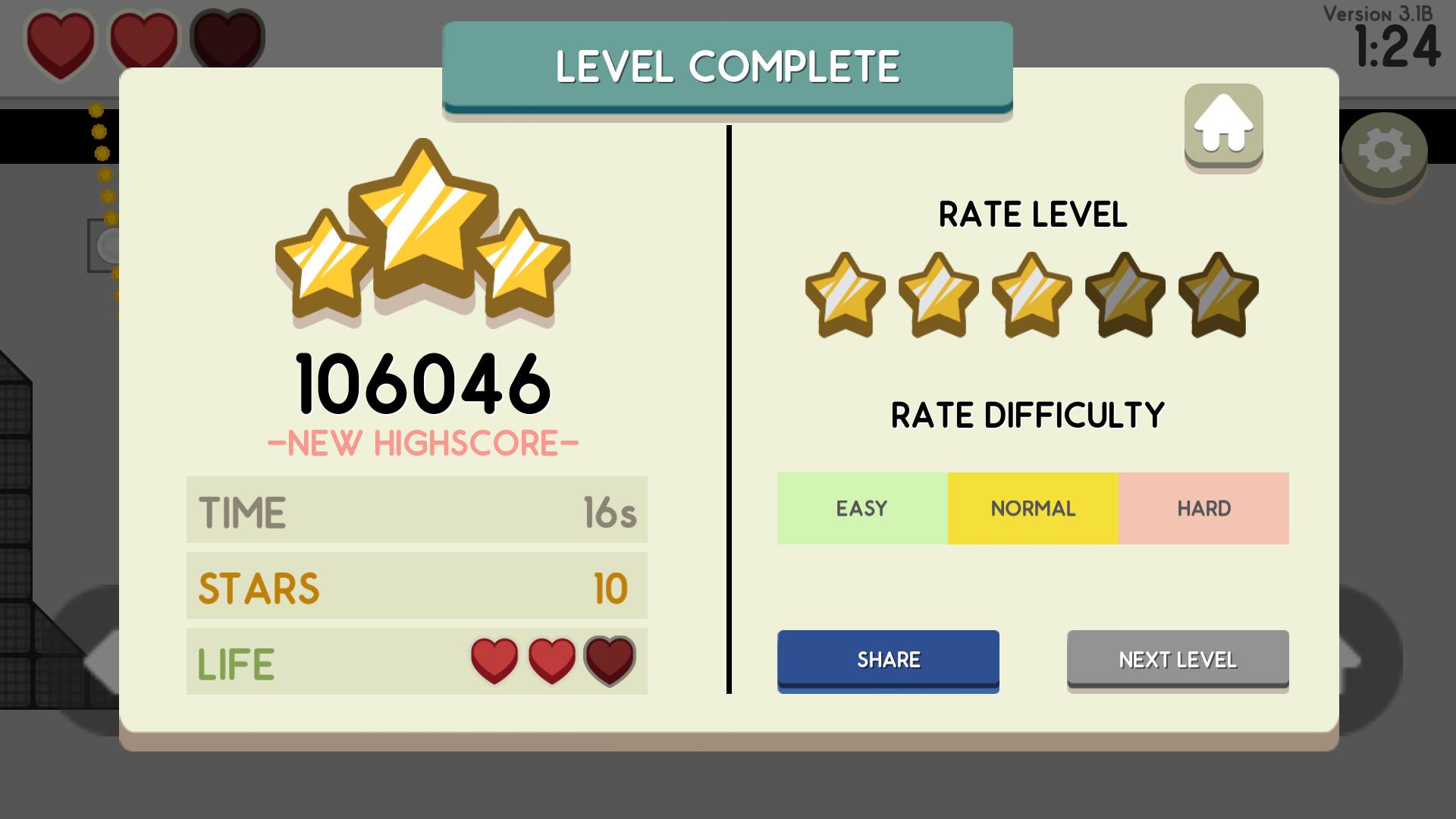The height and width of the screenshot is (819, 1456).
Task: Share your new highscore
Action: coord(888,659)
